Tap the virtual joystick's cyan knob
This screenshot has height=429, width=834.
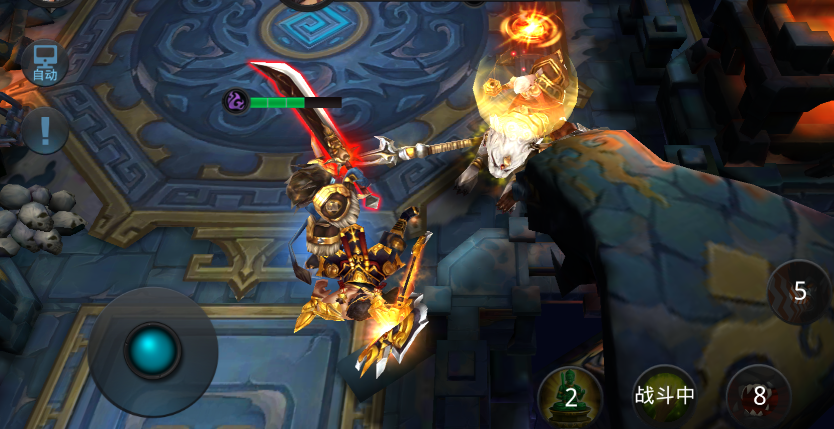pos(152,350)
